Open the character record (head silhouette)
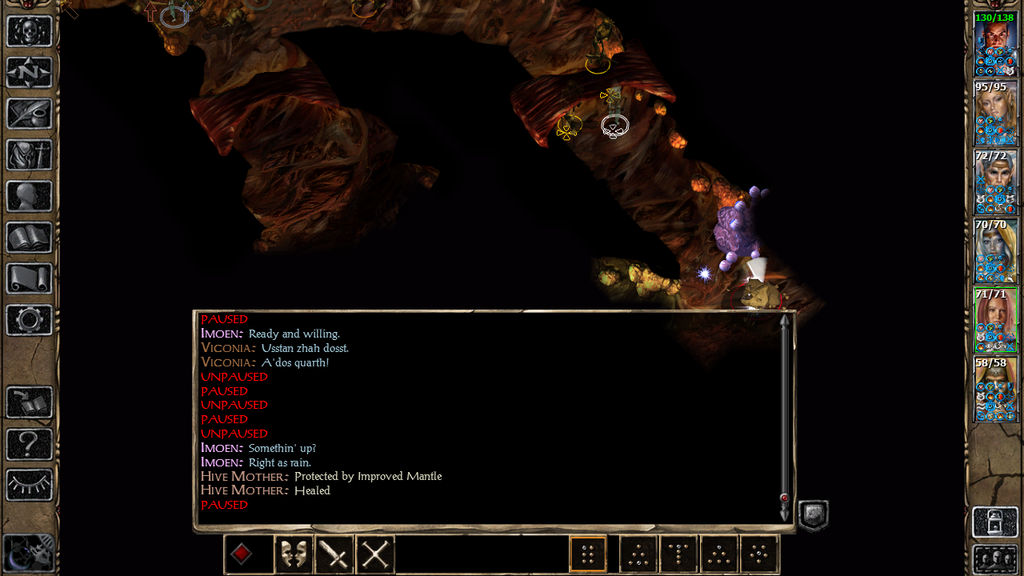1024x576 pixels. (x=29, y=196)
